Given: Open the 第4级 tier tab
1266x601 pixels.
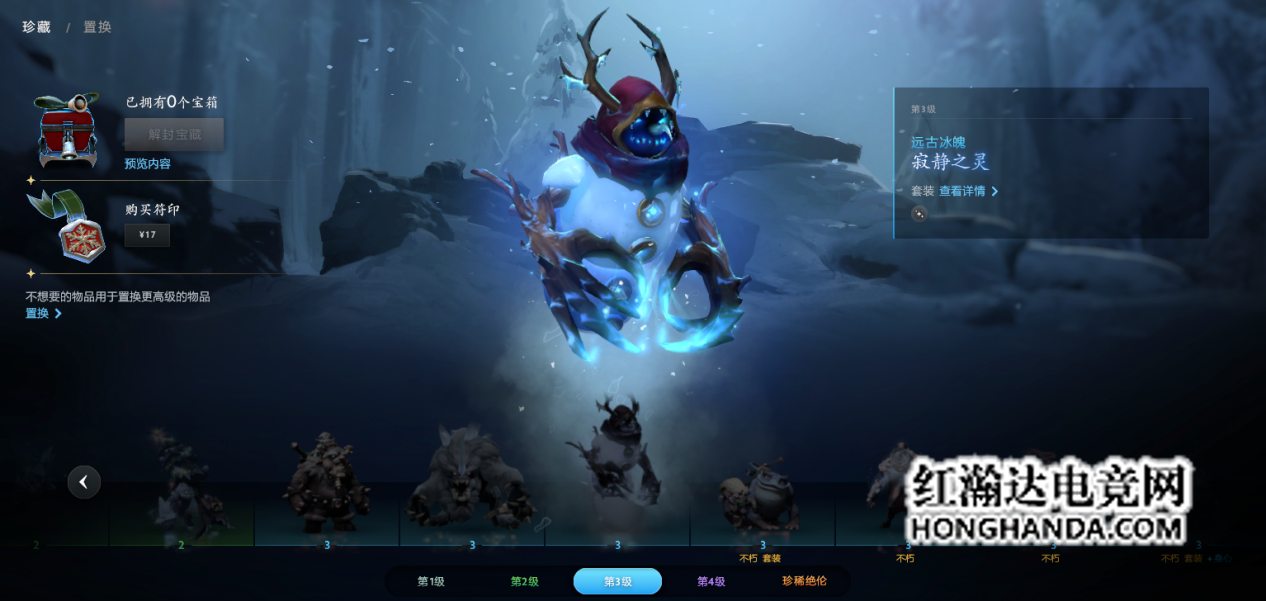Looking at the screenshot, I should coord(710,581).
